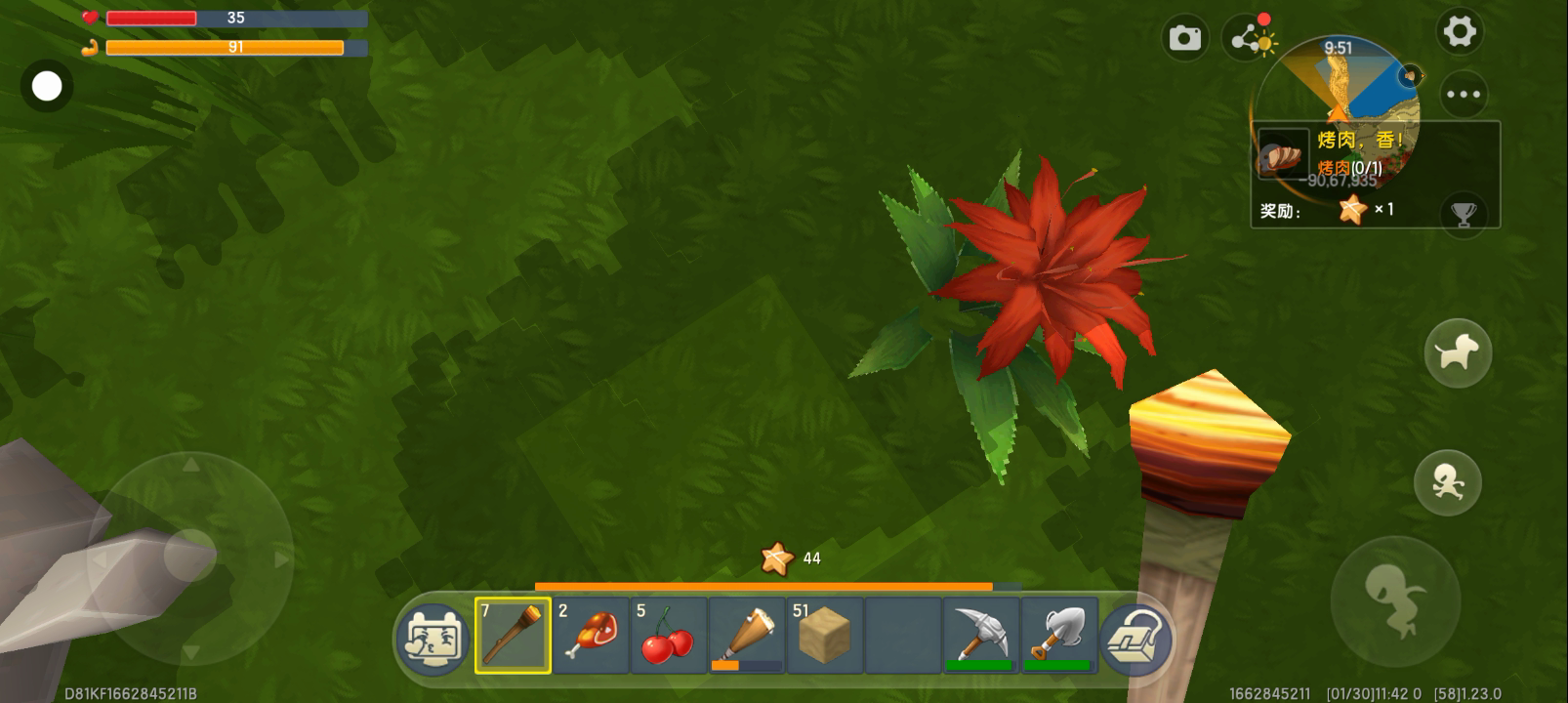Open the settings gear menu

(x=1460, y=32)
